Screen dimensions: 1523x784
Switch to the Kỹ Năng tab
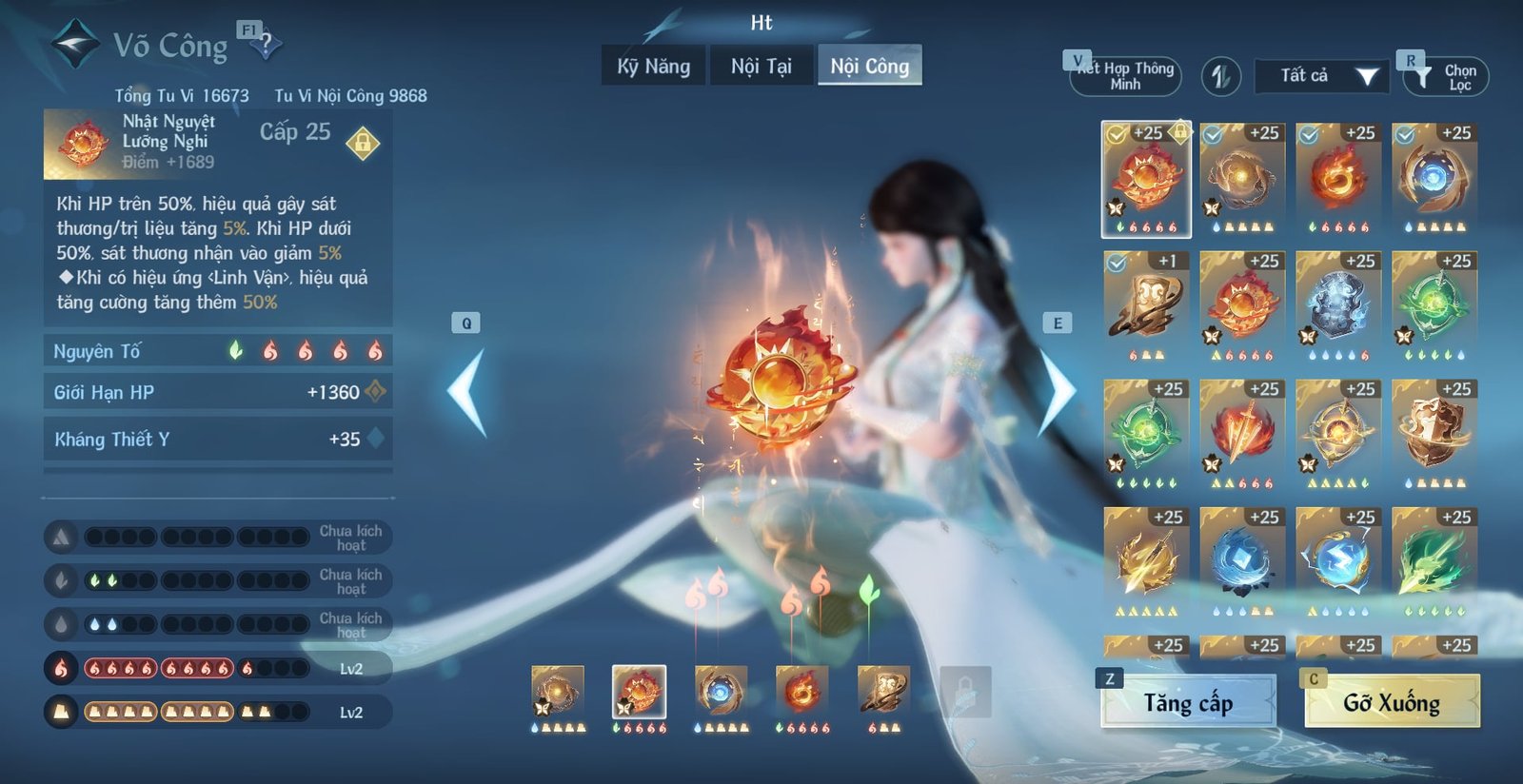pos(653,67)
